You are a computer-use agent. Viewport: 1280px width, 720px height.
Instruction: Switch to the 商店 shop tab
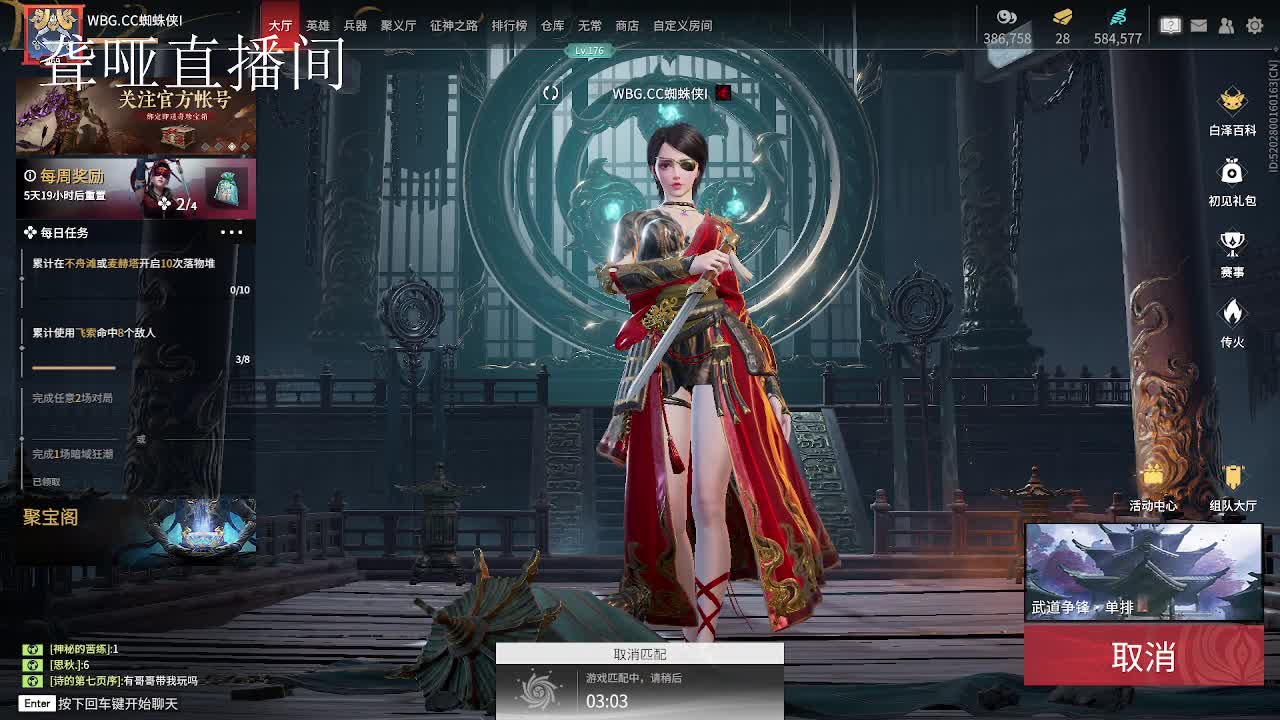pyautogui.click(x=626, y=26)
